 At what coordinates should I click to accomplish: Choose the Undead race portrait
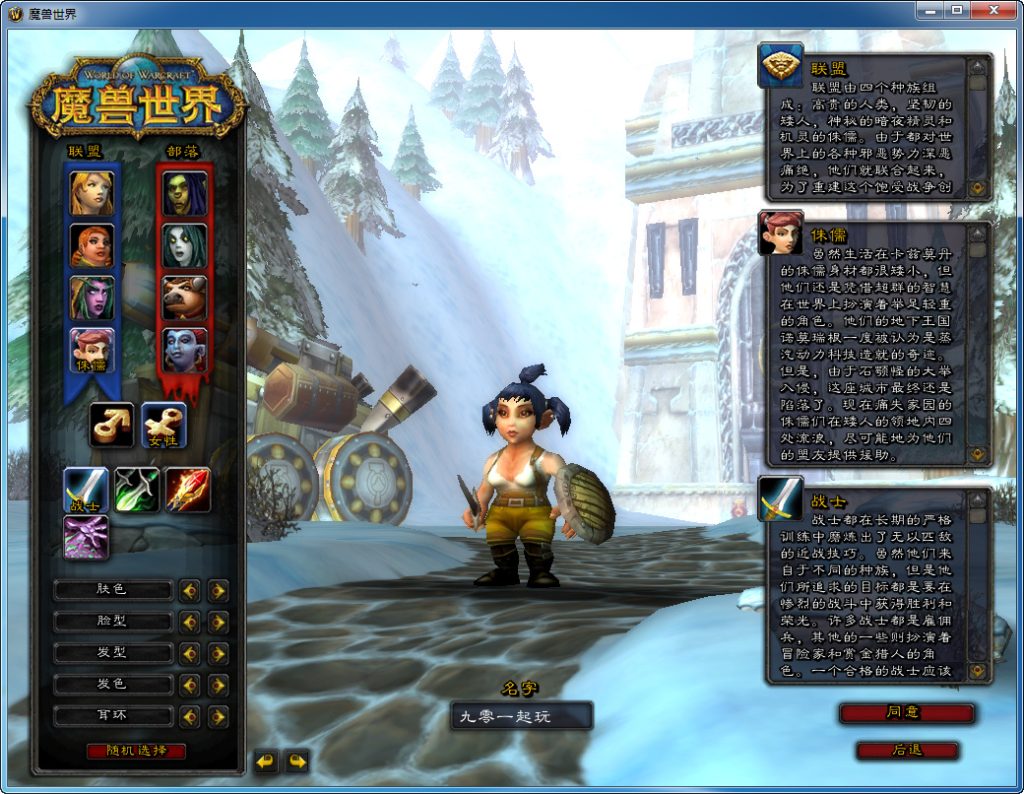[x=185, y=245]
